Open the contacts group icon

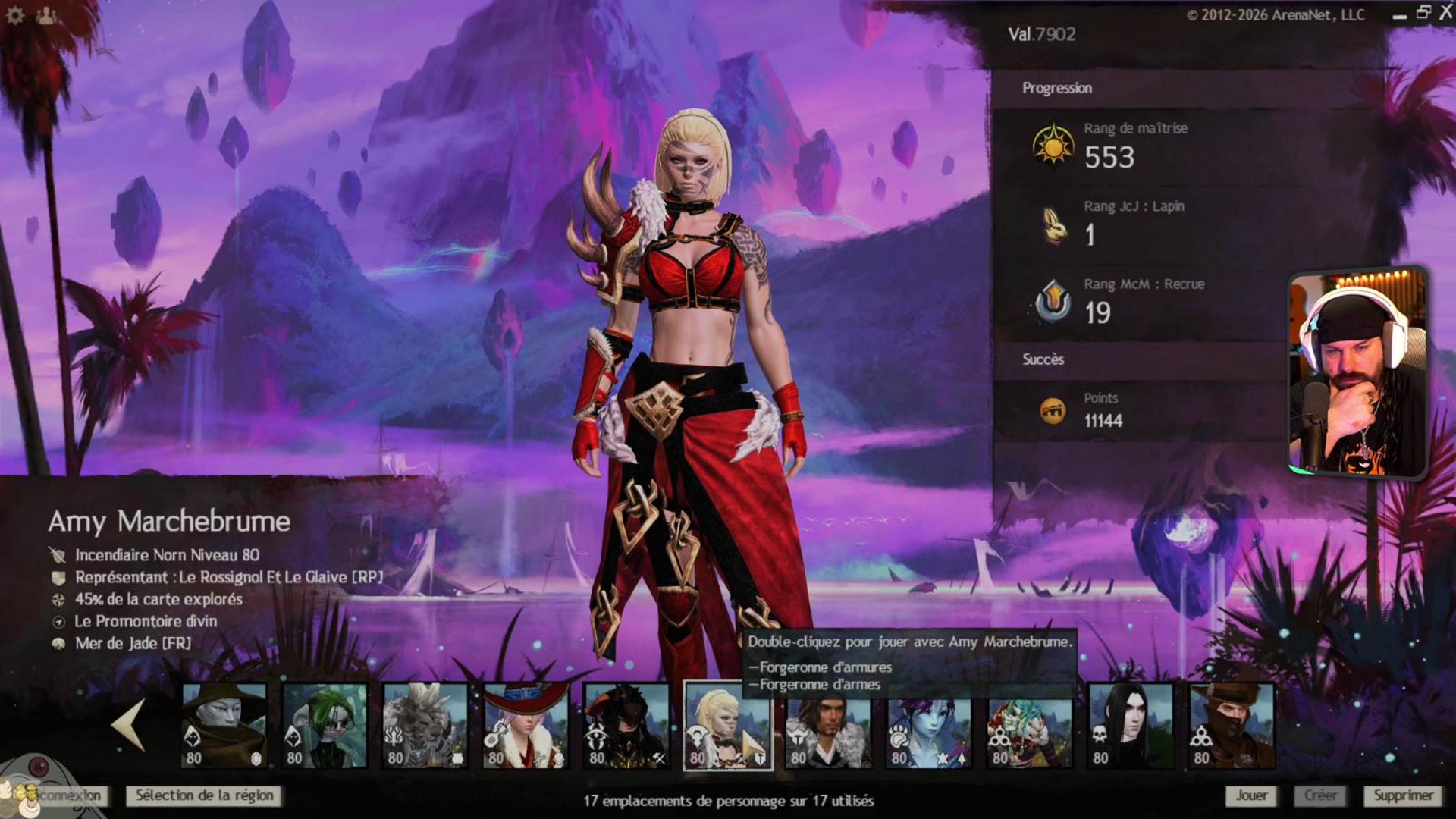click(x=46, y=15)
